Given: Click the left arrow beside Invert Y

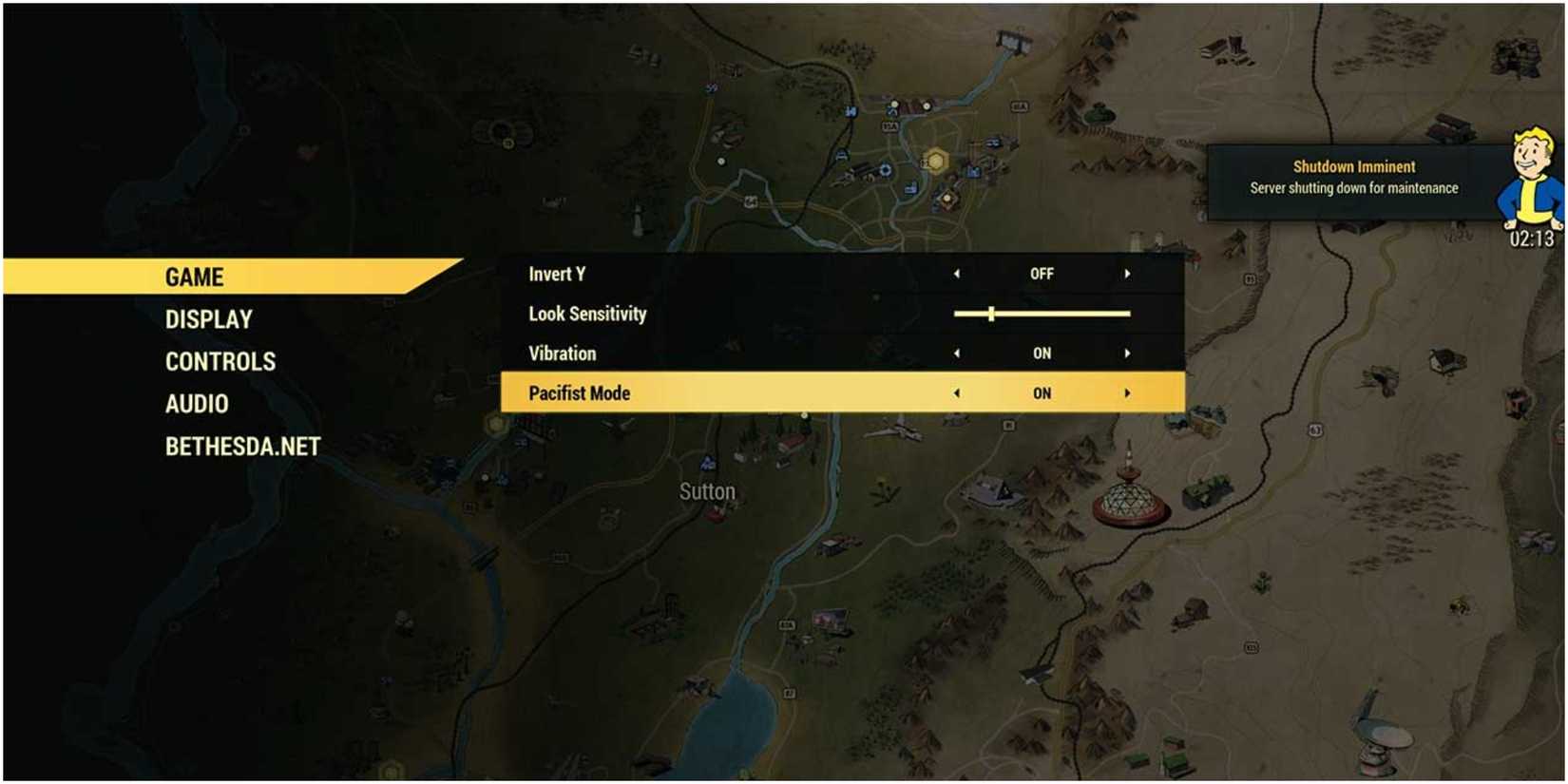Looking at the screenshot, I should [959, 273].
